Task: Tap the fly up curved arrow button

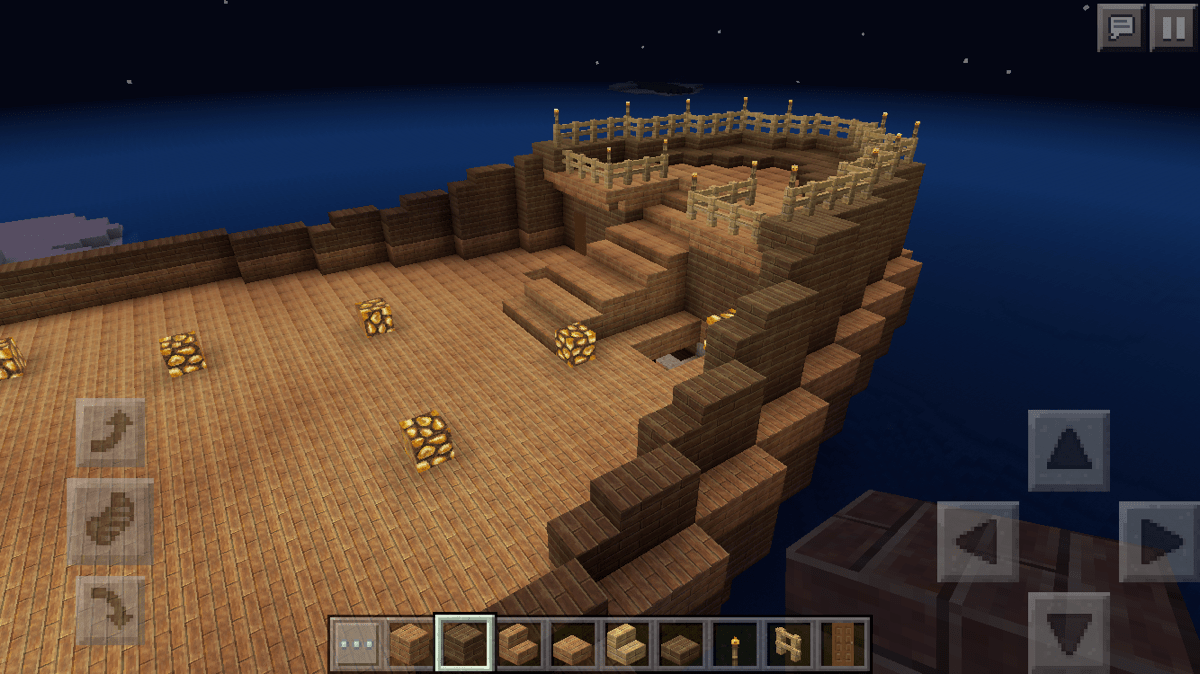Action: 110,432
